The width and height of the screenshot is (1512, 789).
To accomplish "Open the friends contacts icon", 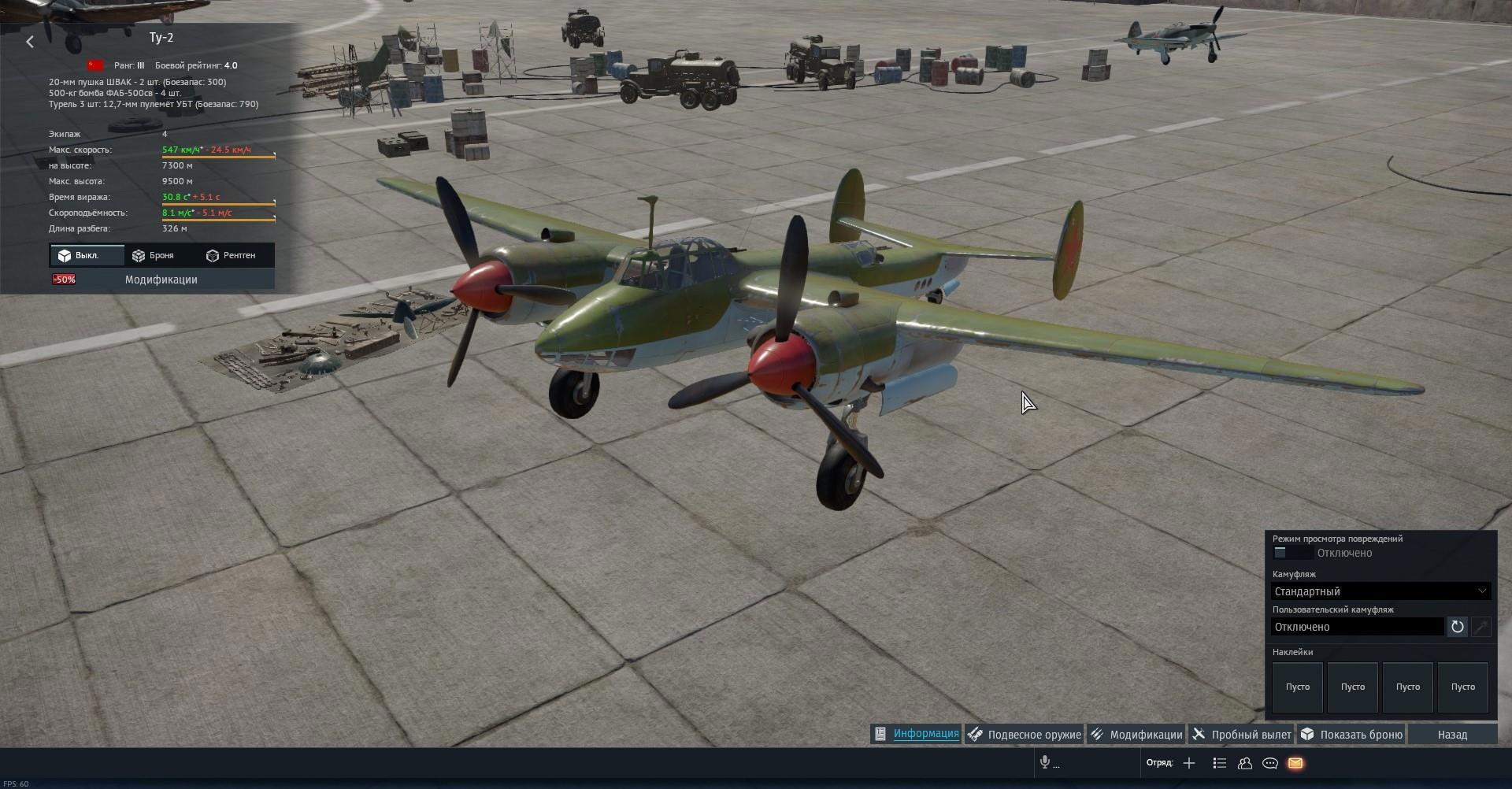I will click(x=1245, y=762).
